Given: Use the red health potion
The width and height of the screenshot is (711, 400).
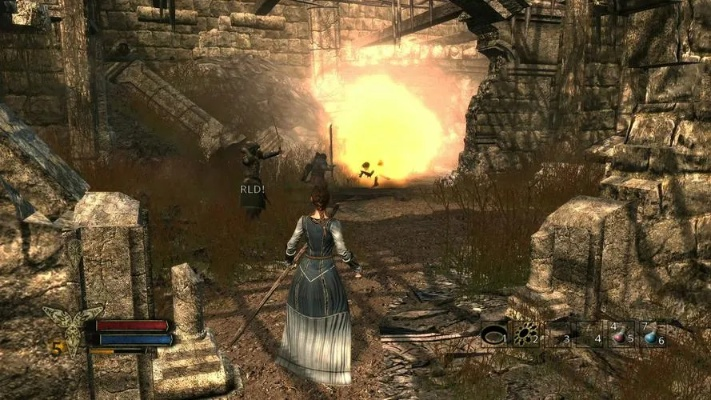Looking at the screenshot, I should tap(620, 335).
